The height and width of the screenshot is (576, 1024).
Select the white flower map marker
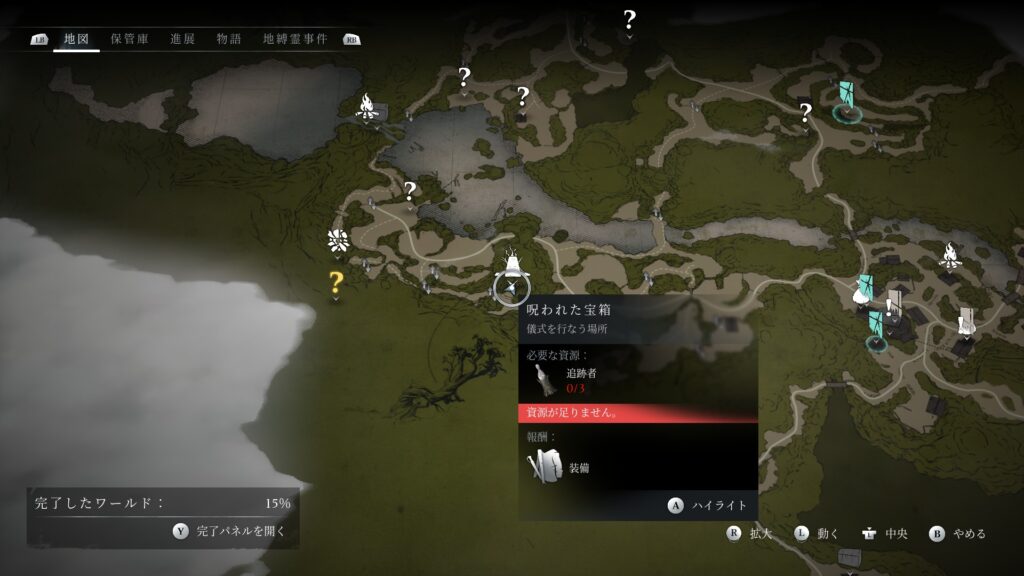[x=338, y=240]
